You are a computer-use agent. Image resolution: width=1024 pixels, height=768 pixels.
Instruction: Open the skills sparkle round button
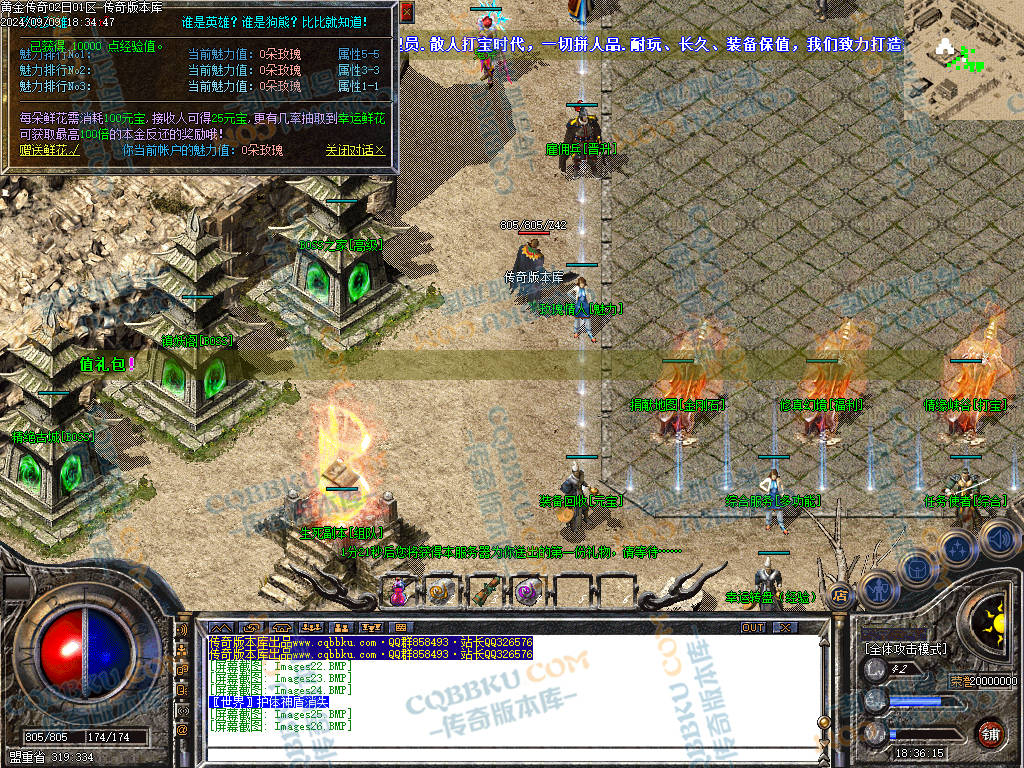(957, 548)
